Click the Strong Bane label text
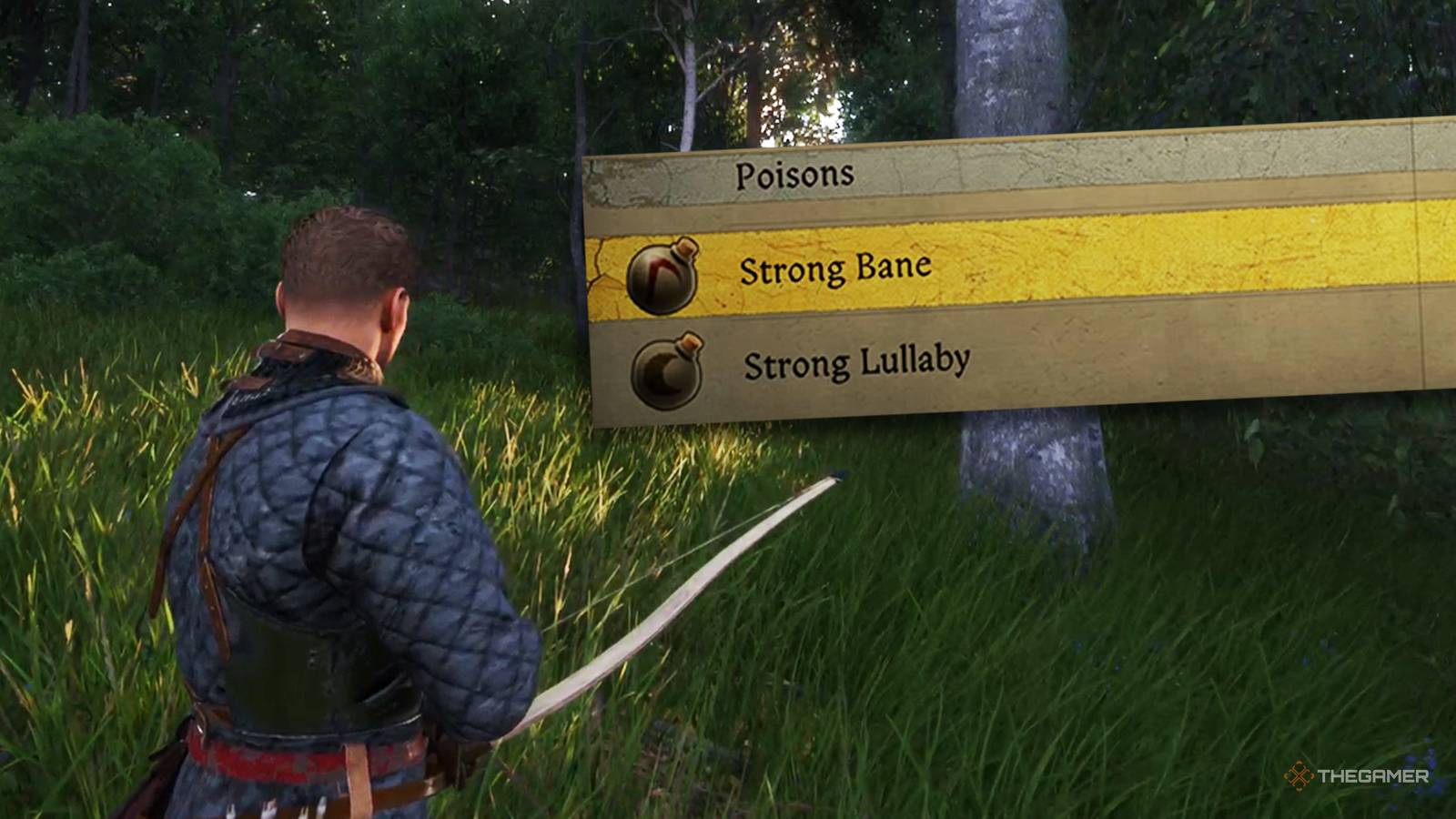 pos(837,268)
